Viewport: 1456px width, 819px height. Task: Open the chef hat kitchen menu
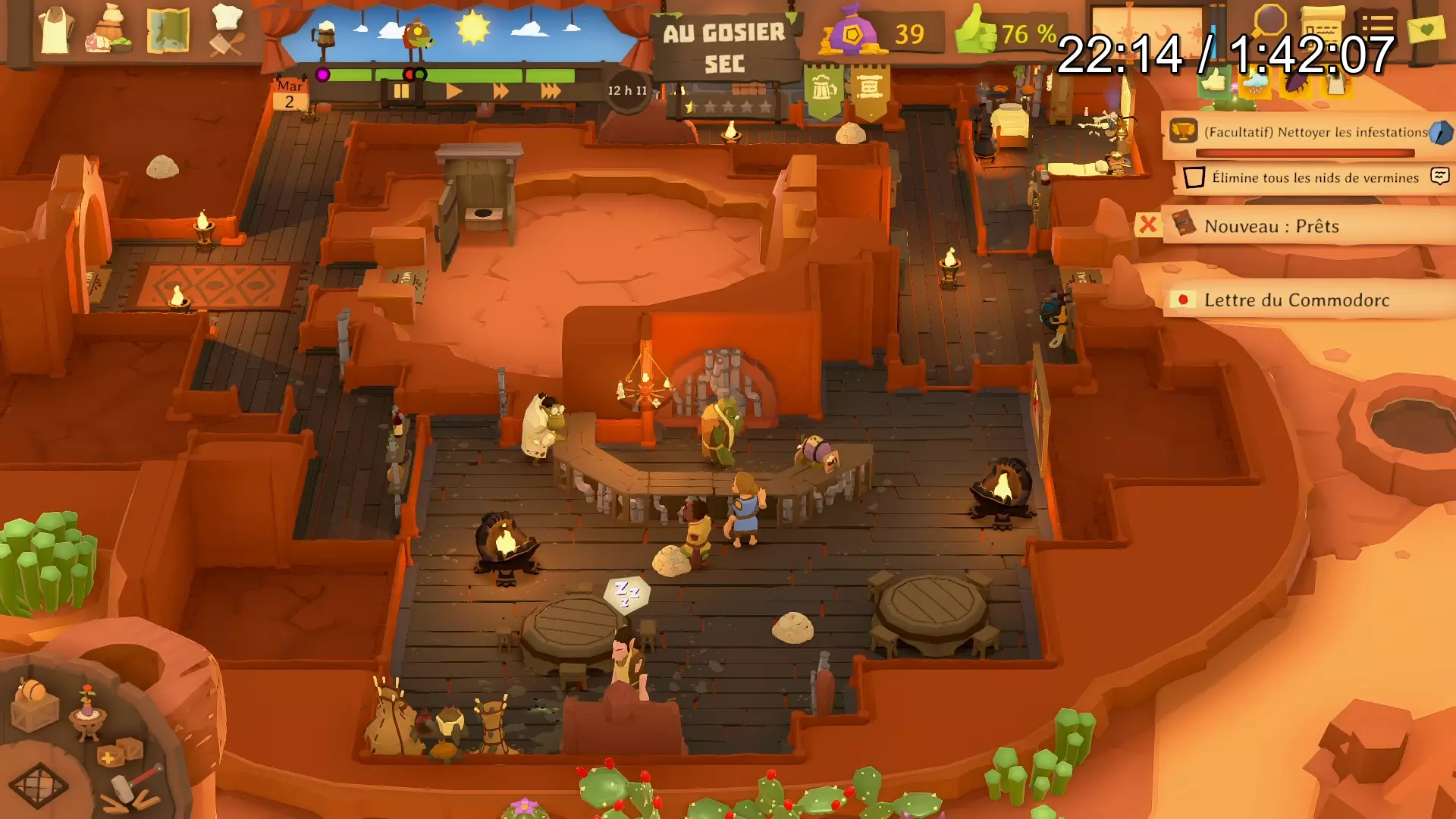[226, 31]
